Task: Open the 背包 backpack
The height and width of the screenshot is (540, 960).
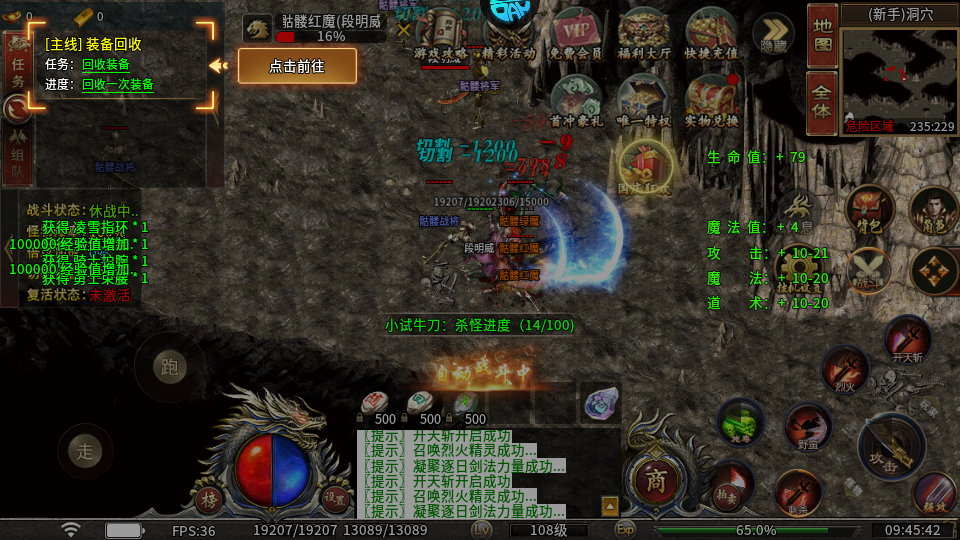Action: [869, 210]
